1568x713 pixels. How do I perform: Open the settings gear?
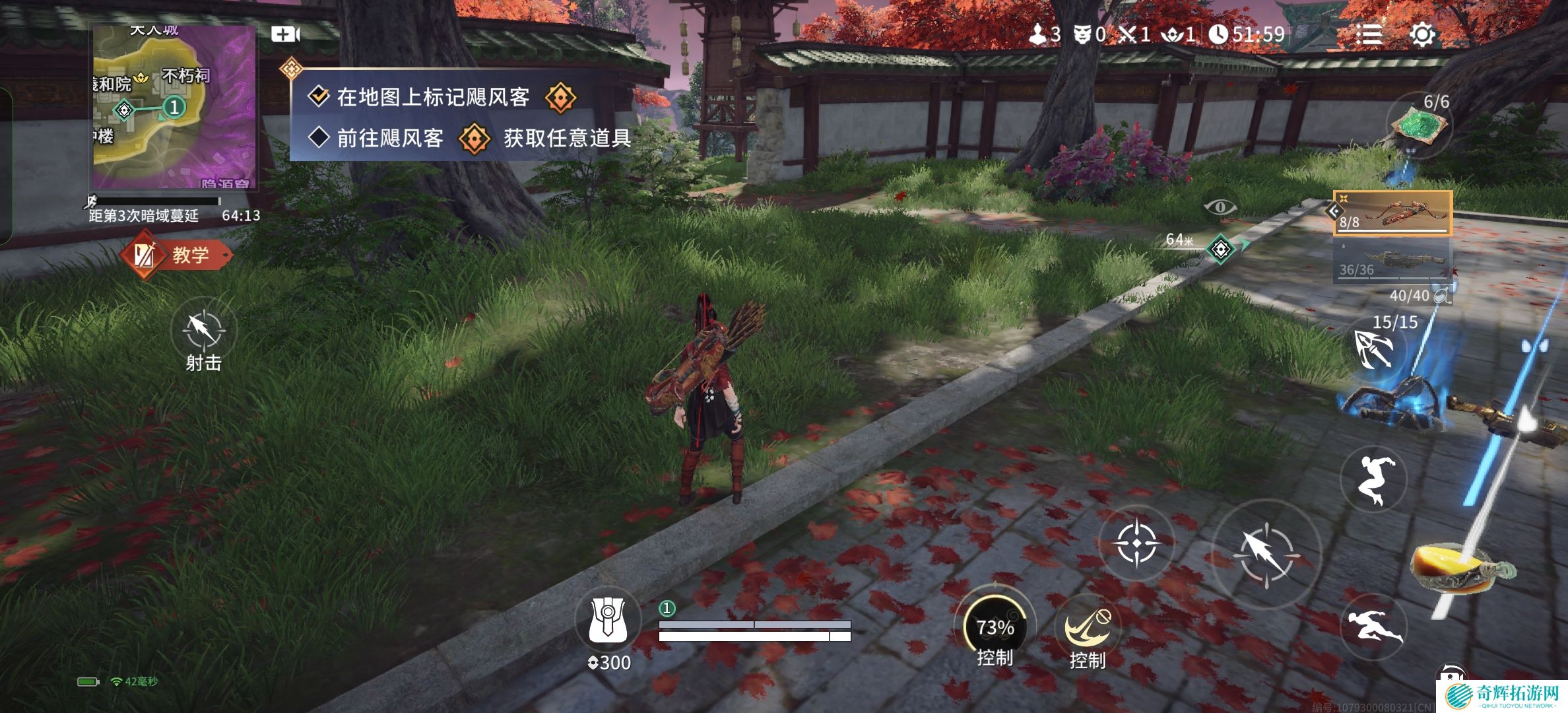pos(1422,34)
